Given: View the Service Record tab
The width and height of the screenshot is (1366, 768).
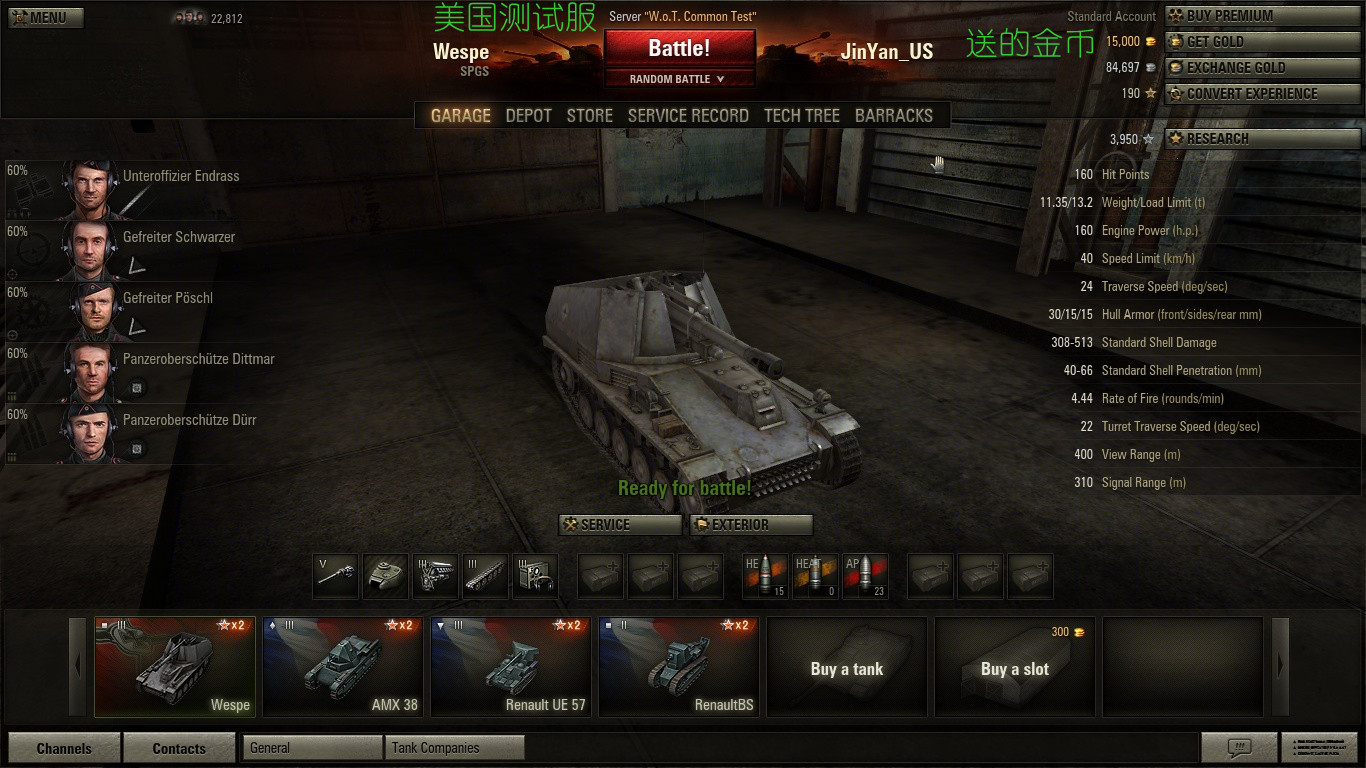Looking at the screenshot, I should tap(688, 116).
